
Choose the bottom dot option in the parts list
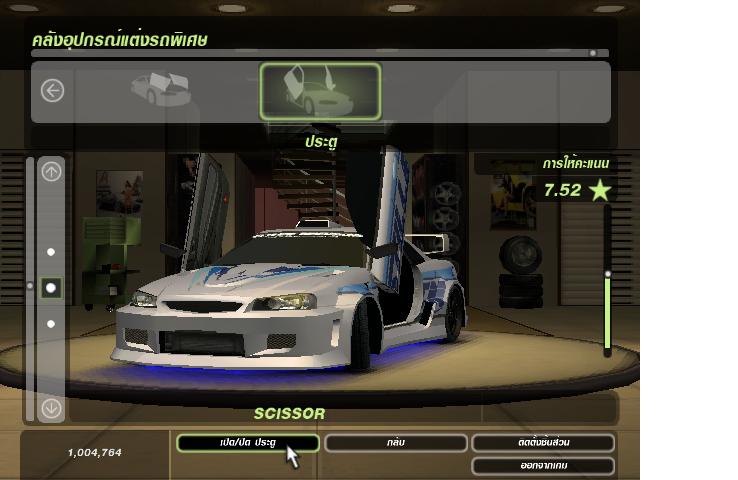coord(51,324)
